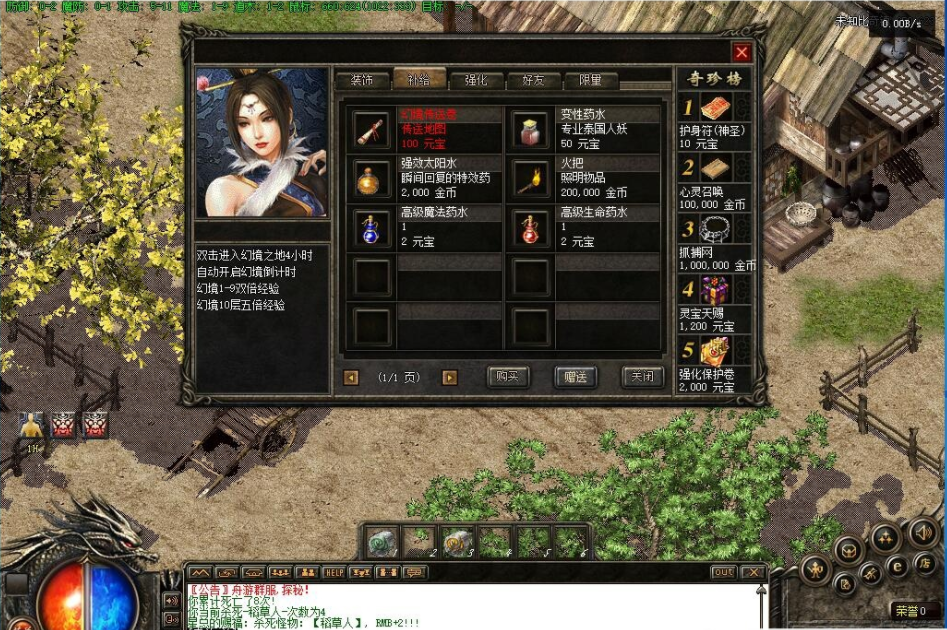
Task: Click the 购买 buy button
Action: pyautogui.click(x=507, y=377)
